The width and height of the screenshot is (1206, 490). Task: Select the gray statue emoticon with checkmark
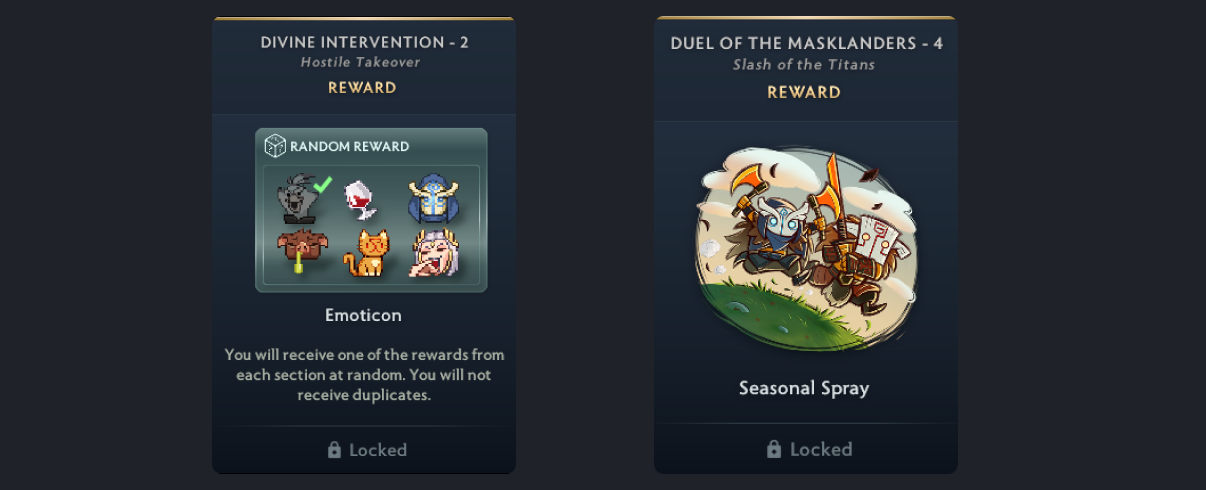(x=297, y=200)
